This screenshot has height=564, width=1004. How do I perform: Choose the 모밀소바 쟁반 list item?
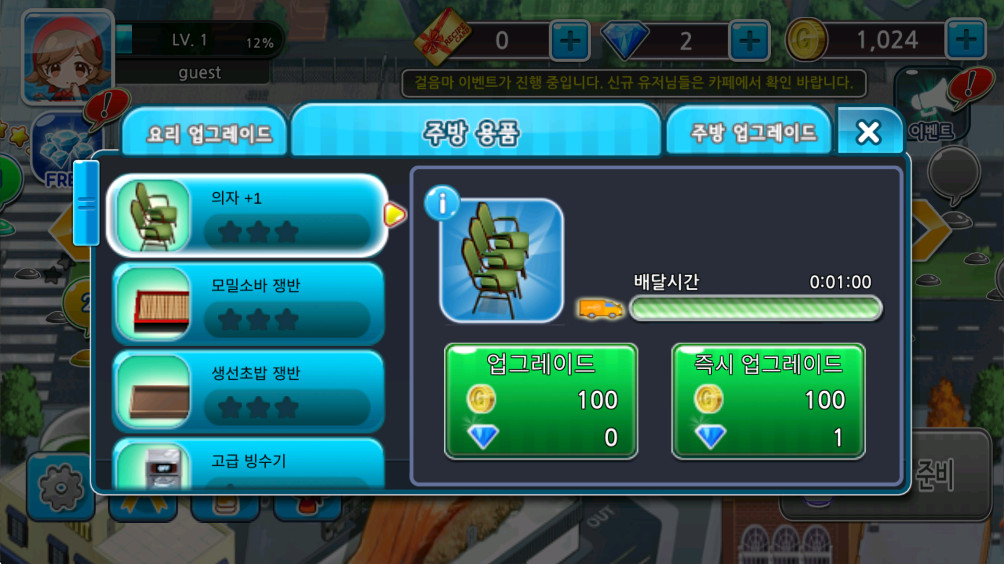click(247, 303)
